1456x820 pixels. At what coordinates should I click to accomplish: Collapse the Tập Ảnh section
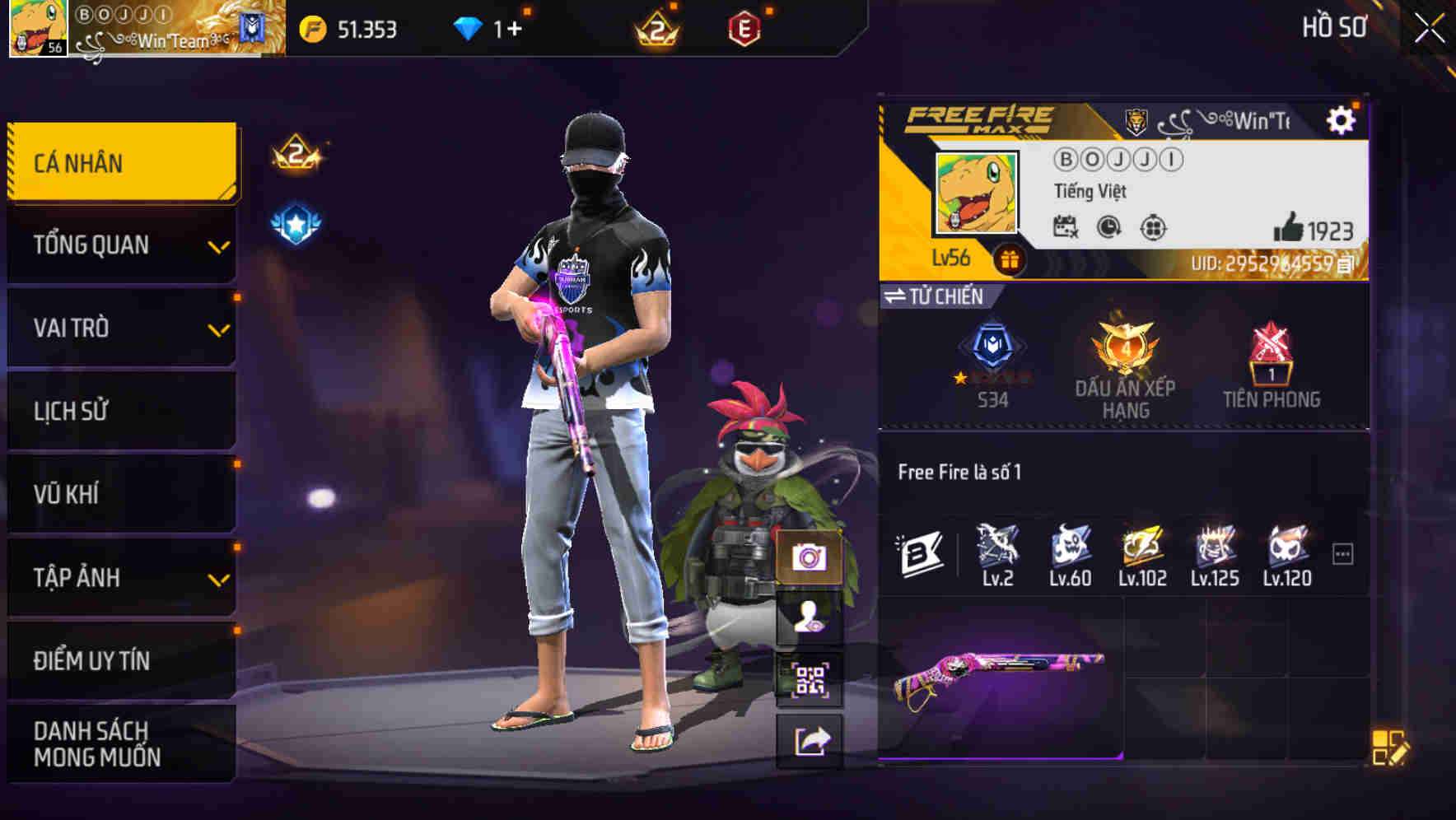(119, 578)
